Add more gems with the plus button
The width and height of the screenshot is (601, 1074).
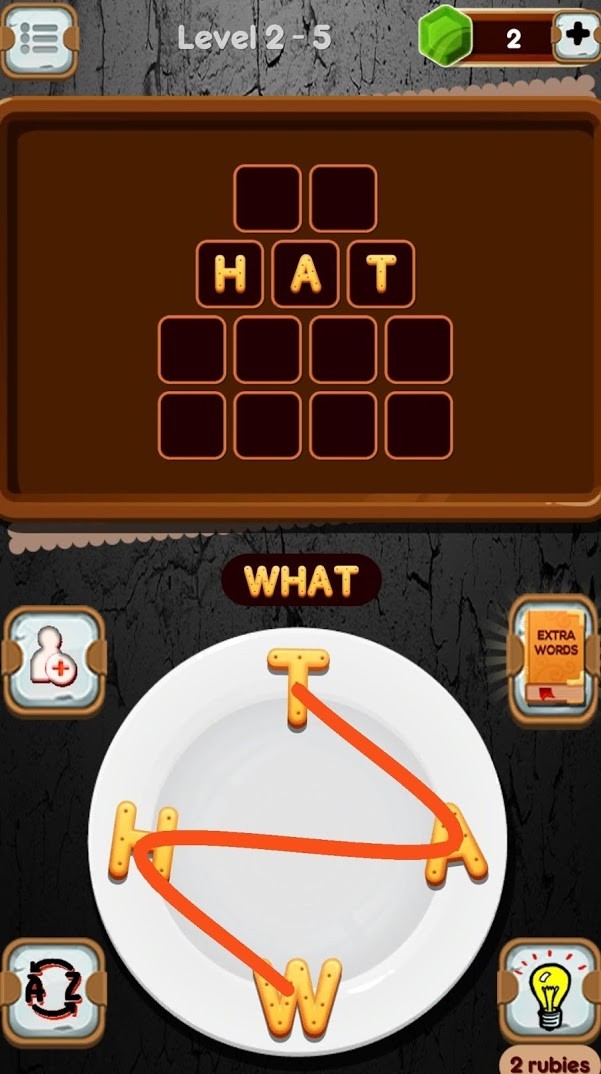(x=578, y=38)
